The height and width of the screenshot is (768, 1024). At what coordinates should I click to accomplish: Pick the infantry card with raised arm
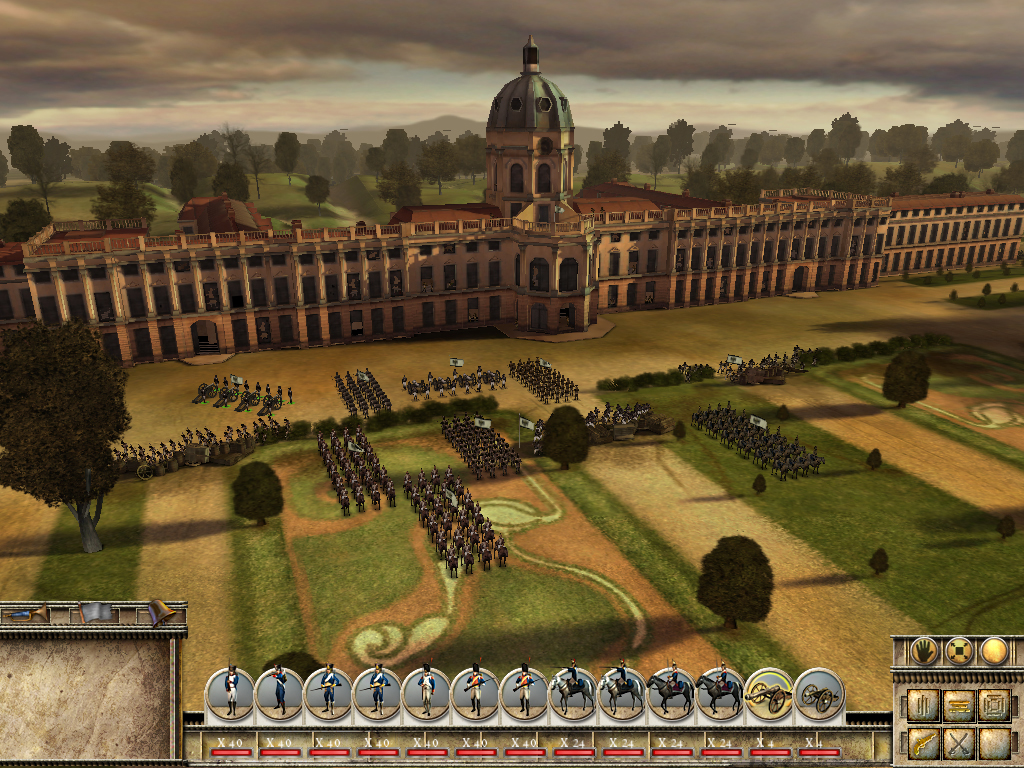pos(279,693)
